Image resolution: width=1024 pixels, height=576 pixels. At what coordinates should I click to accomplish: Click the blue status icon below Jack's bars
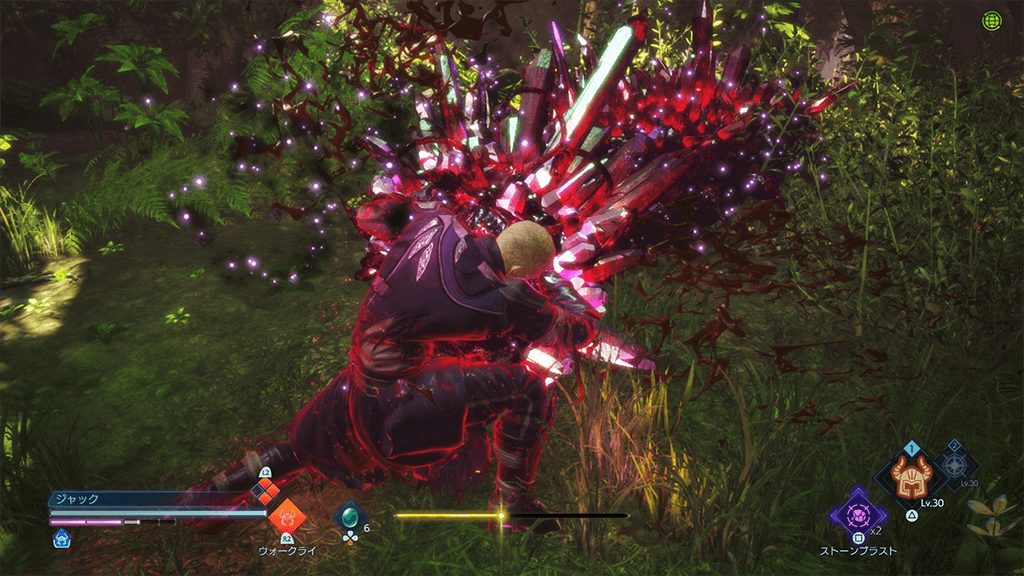[x=62, y=537]
